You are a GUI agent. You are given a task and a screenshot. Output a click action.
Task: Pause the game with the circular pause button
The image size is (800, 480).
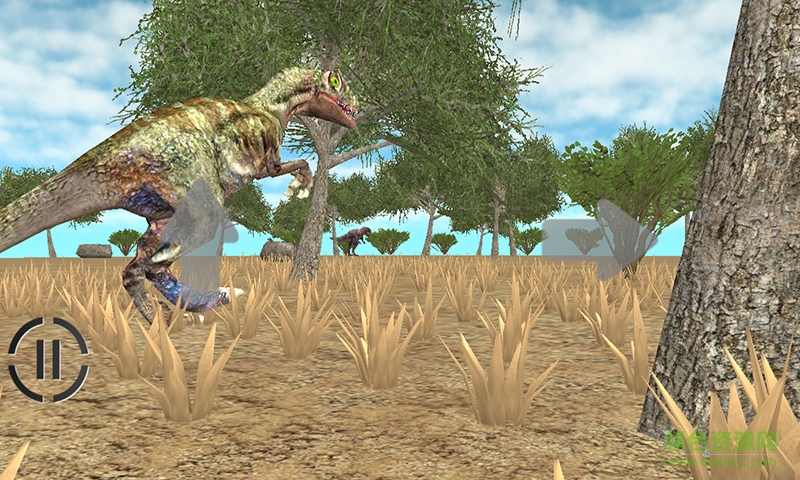49,359
